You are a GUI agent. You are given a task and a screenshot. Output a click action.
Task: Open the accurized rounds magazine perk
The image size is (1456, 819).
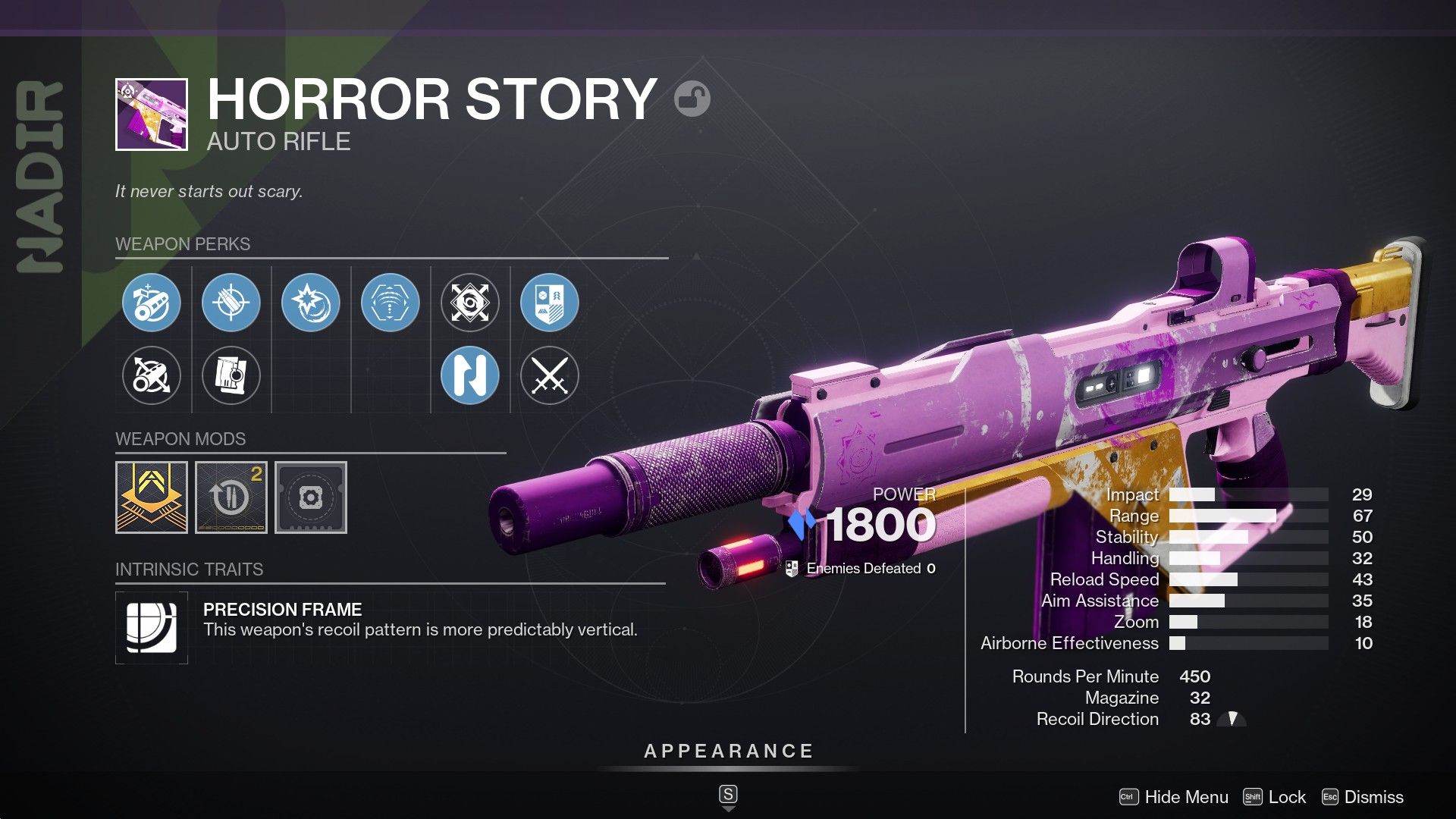coord(232,302)
